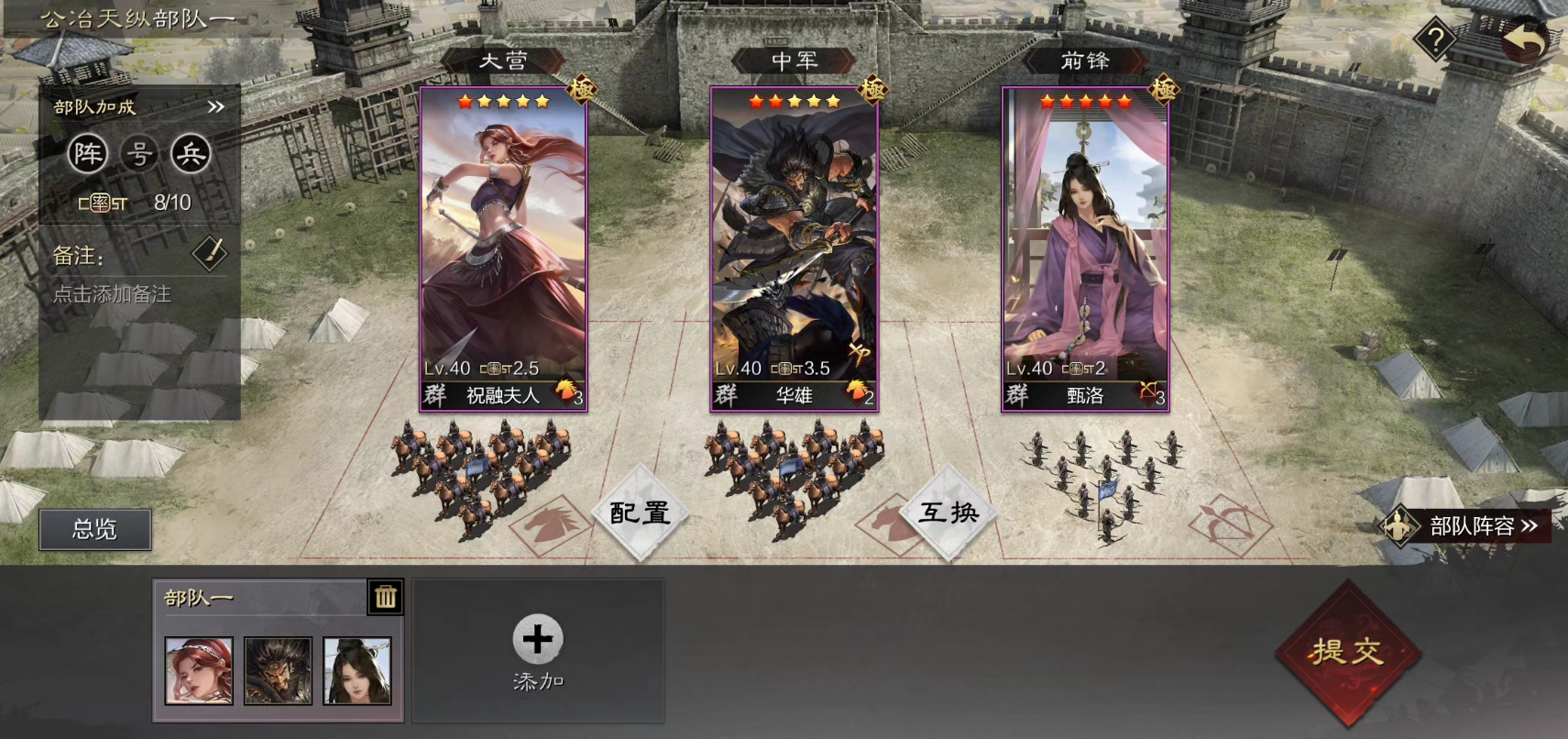This screenshot has width=1568, height=739.
Task: Choose the 华雄 portrait thumbnail in 部队一
Action: pyautogui.click(x=278, y=671)
